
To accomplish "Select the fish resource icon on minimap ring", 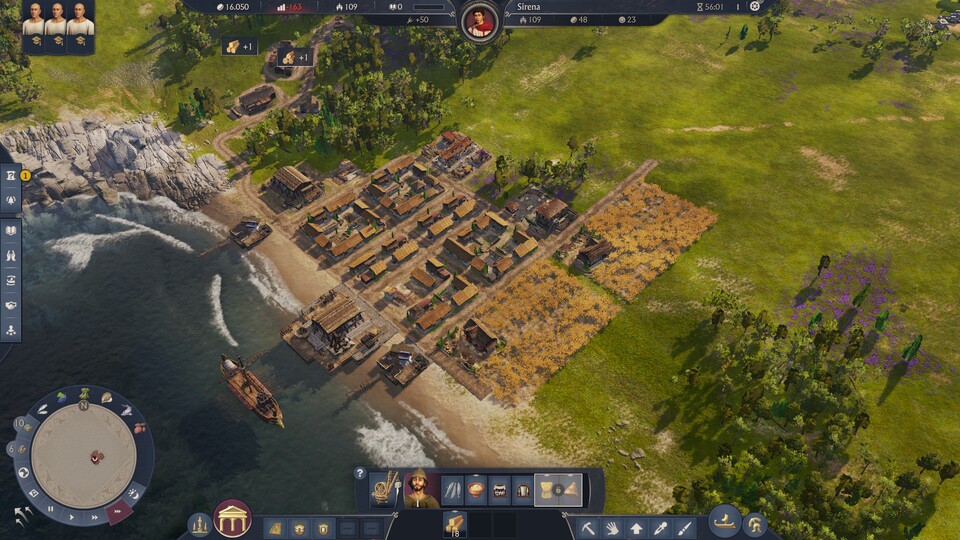I will point(127,410).
